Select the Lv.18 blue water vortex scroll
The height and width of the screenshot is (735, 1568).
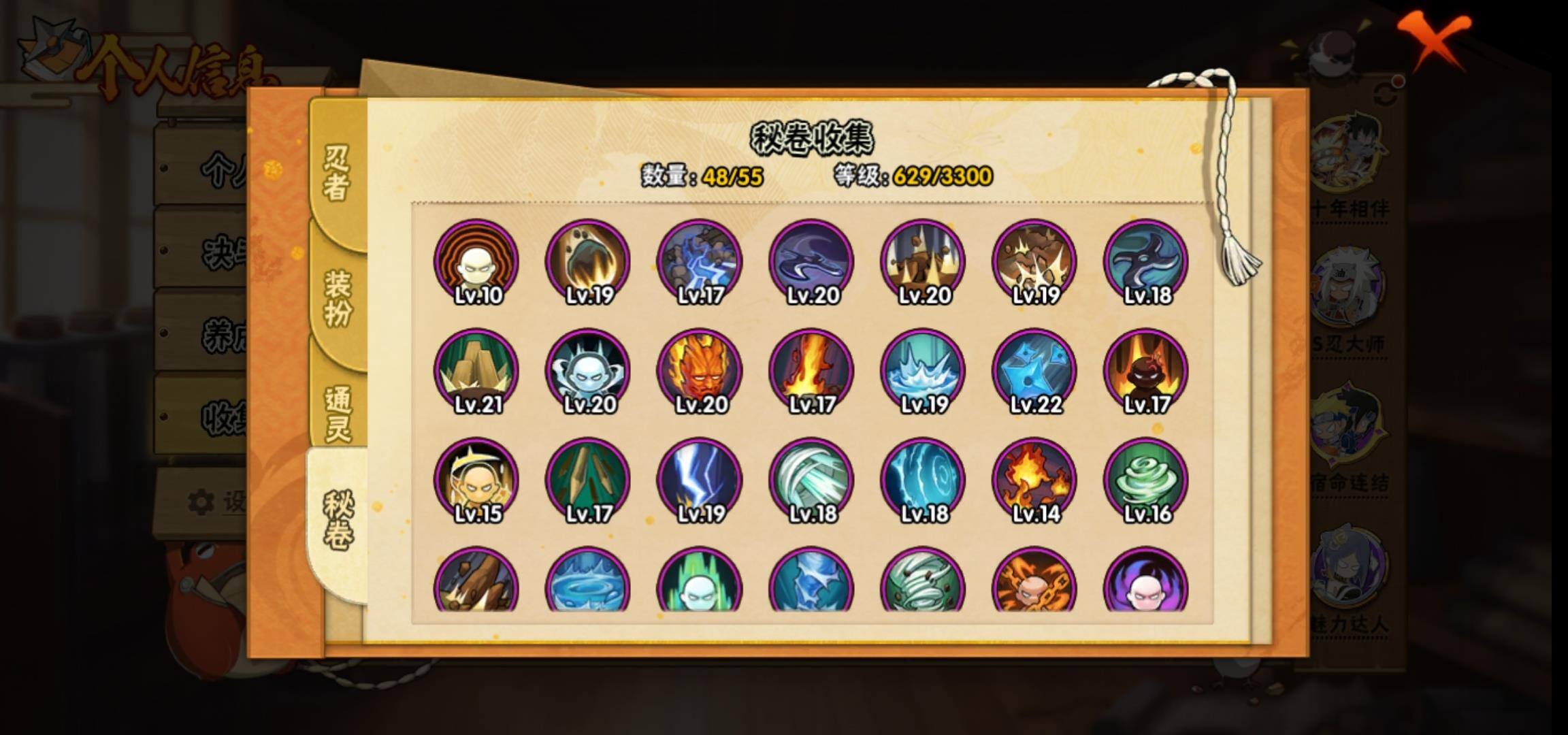click(x=923, y=480)
